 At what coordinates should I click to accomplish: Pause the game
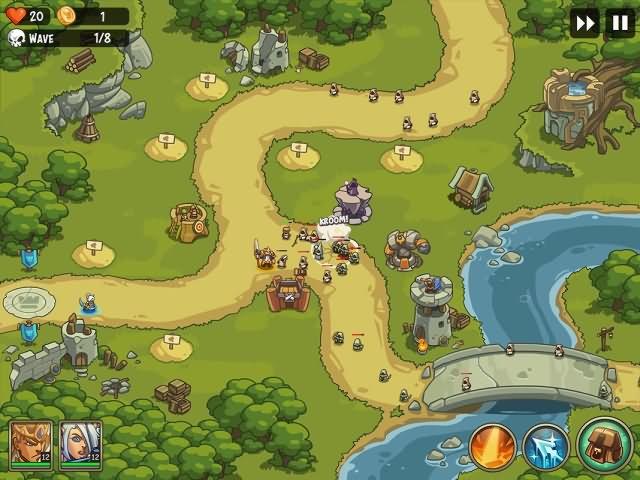[619, 23]
